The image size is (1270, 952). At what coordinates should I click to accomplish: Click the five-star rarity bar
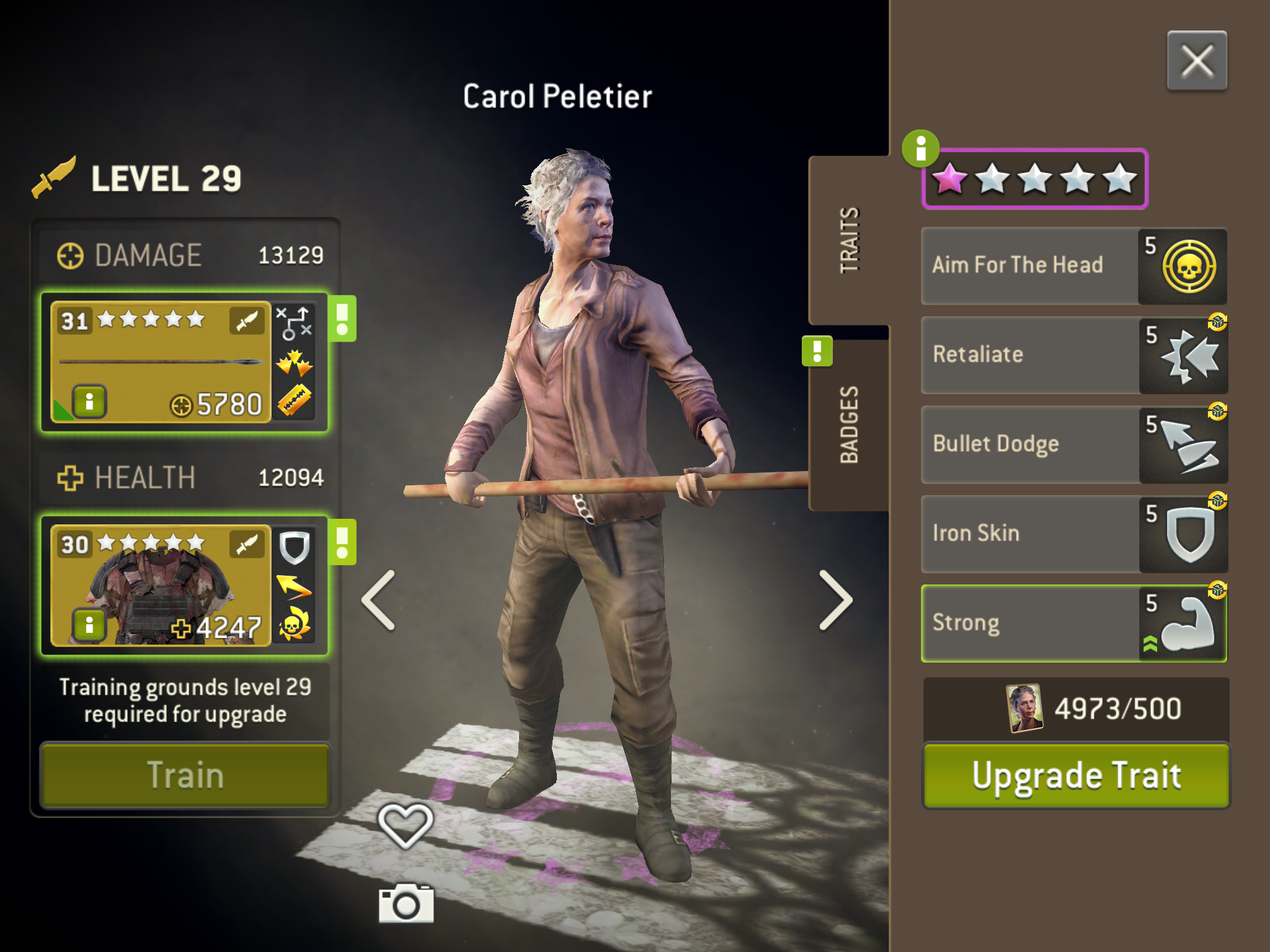point(1034,179)
